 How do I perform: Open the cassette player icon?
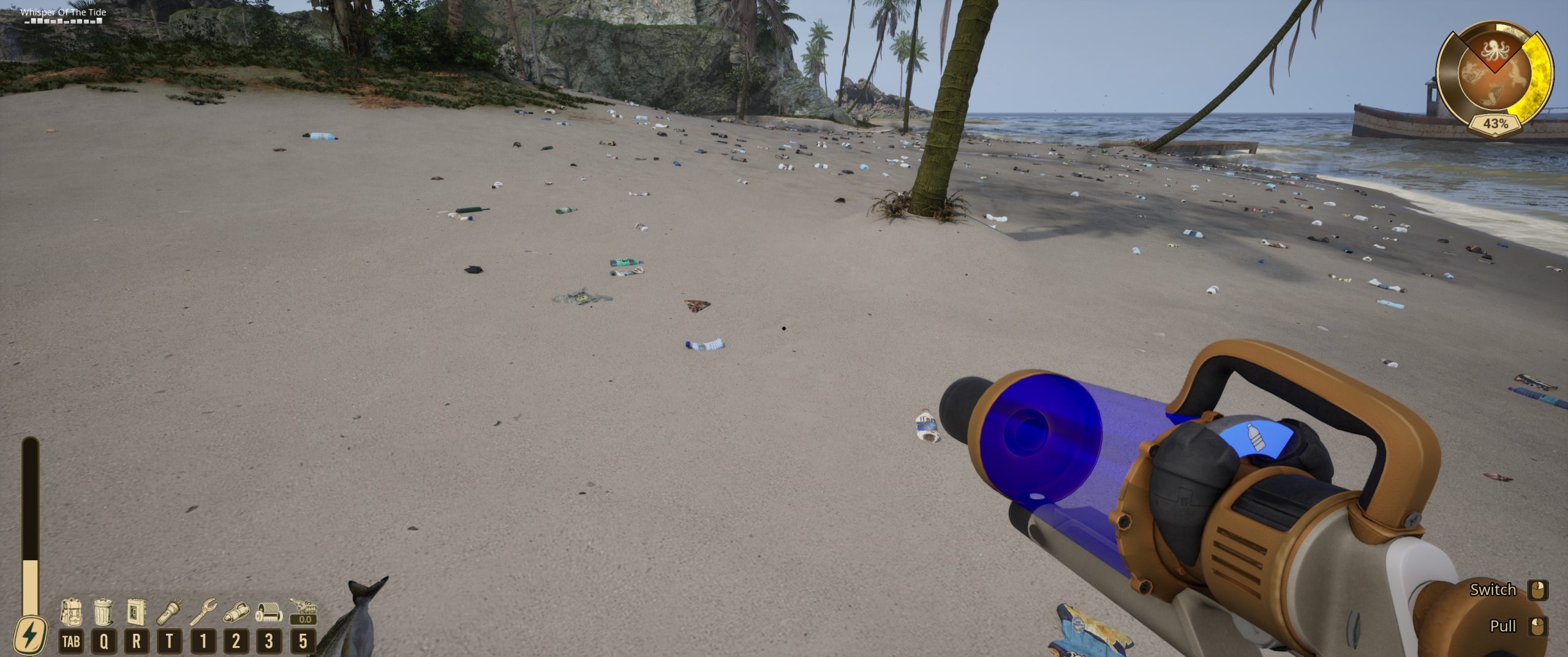(136, 612)
